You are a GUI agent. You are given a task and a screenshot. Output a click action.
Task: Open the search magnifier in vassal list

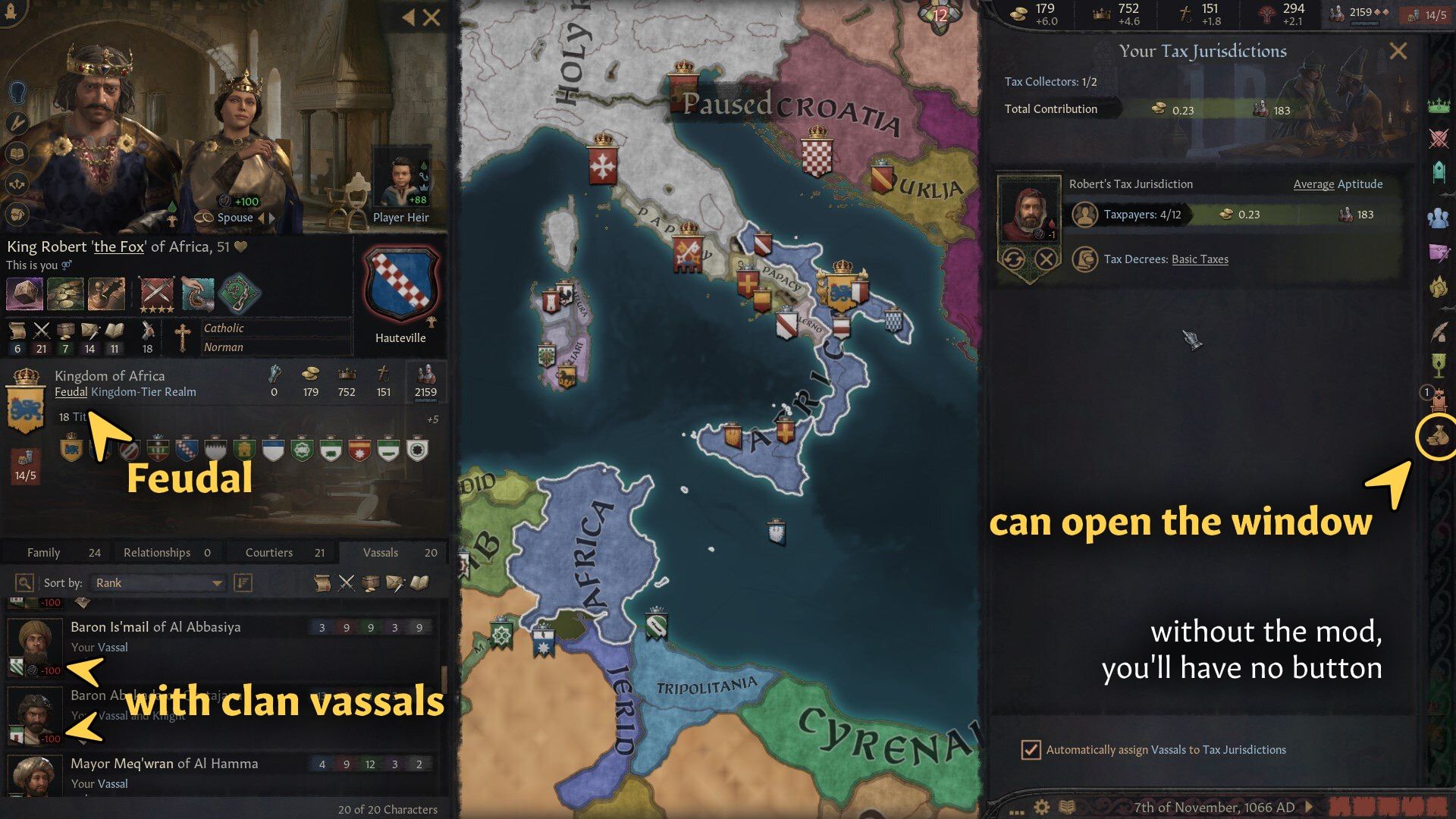point(25,582)
